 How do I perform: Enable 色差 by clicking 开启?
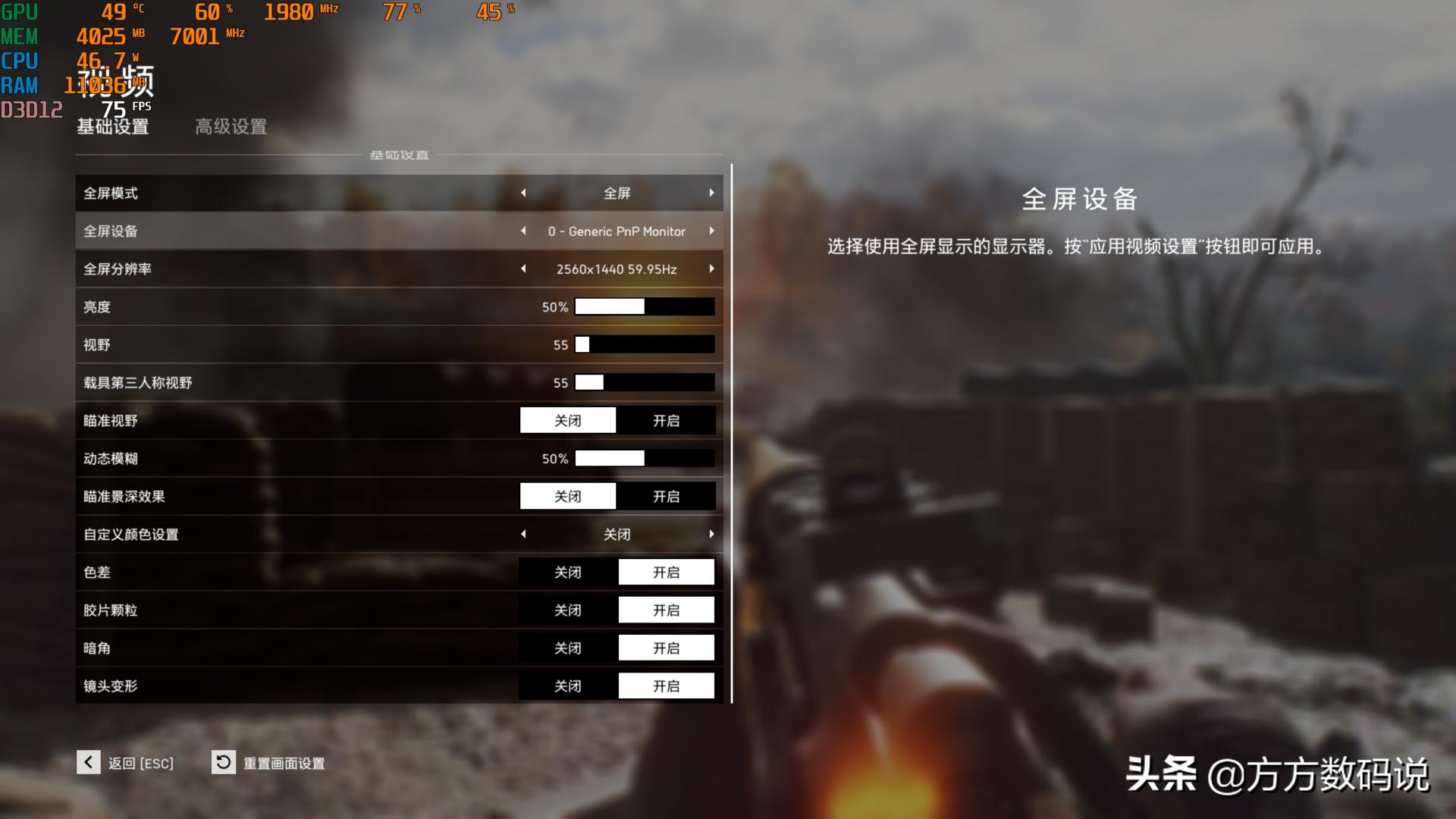(x=666, y=572)
